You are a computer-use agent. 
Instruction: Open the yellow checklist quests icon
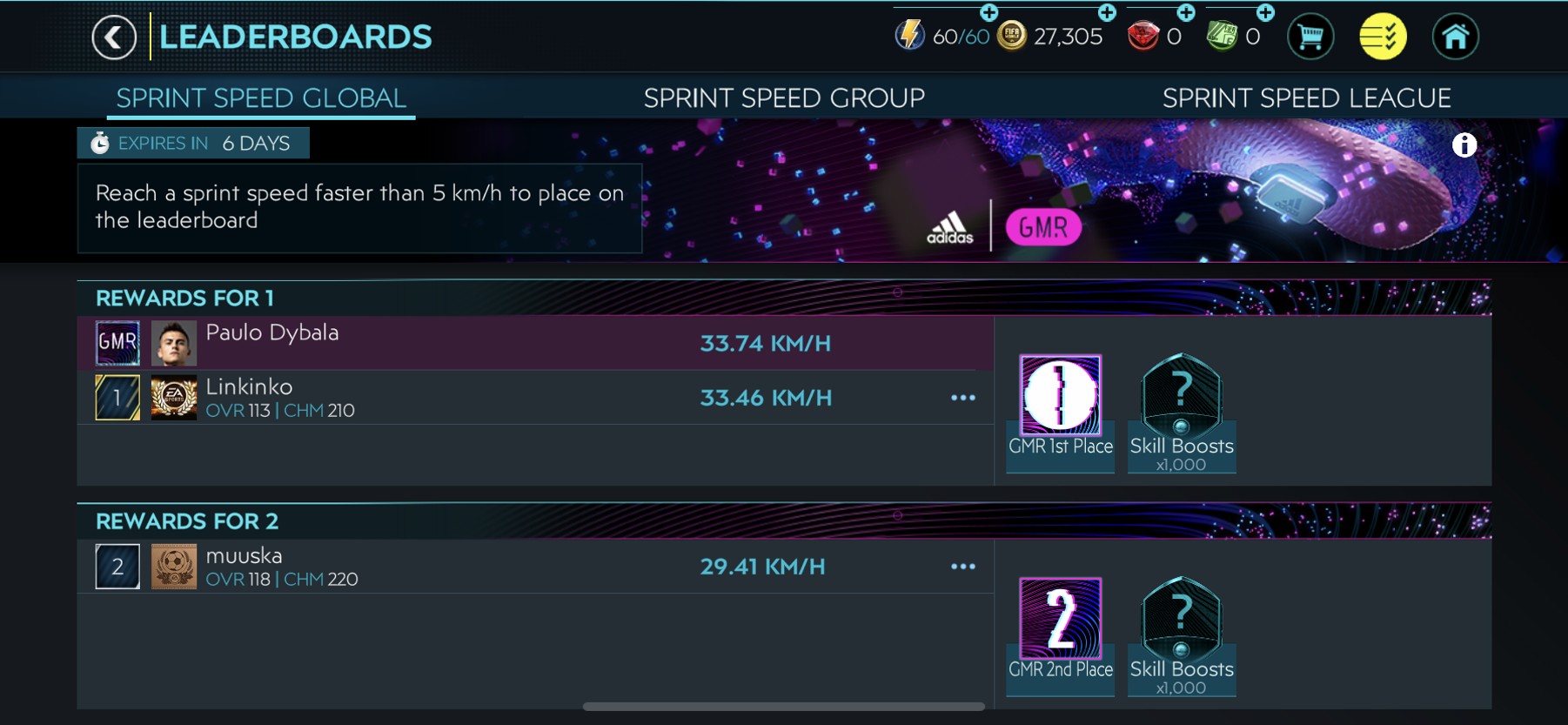pos(1383,37)
